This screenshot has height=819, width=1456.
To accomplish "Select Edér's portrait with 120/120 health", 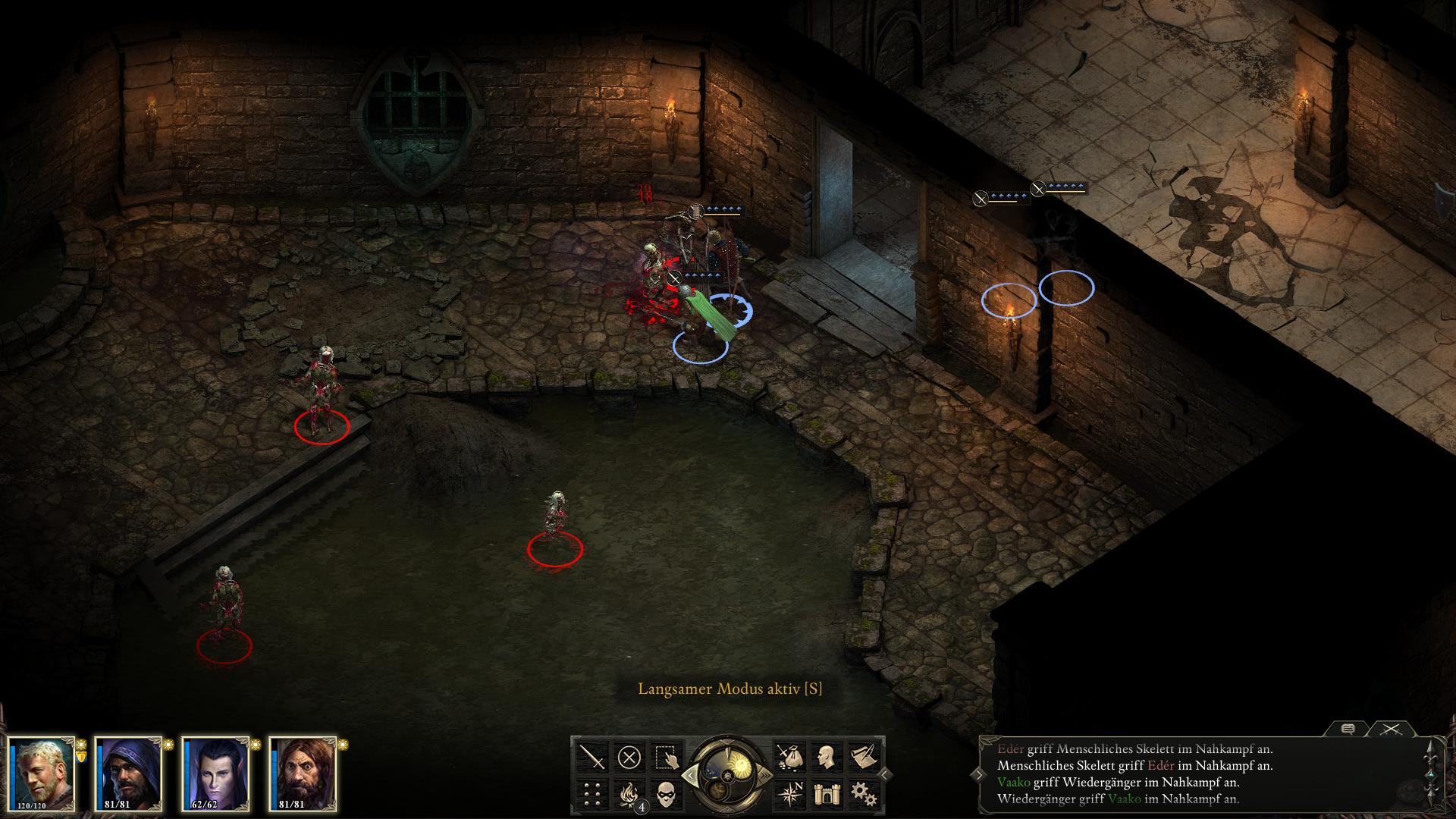I will tap(42, 773).
